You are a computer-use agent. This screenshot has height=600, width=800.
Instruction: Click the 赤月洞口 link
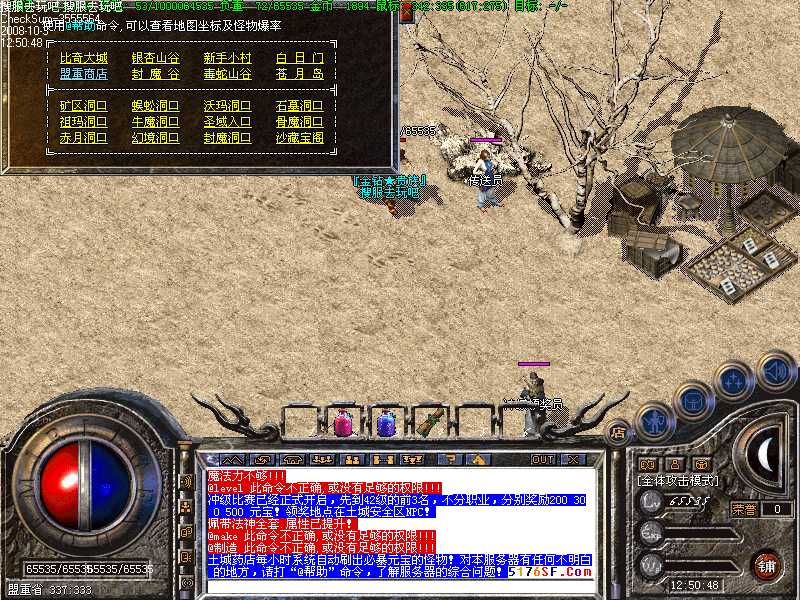(x=83, y=137)
